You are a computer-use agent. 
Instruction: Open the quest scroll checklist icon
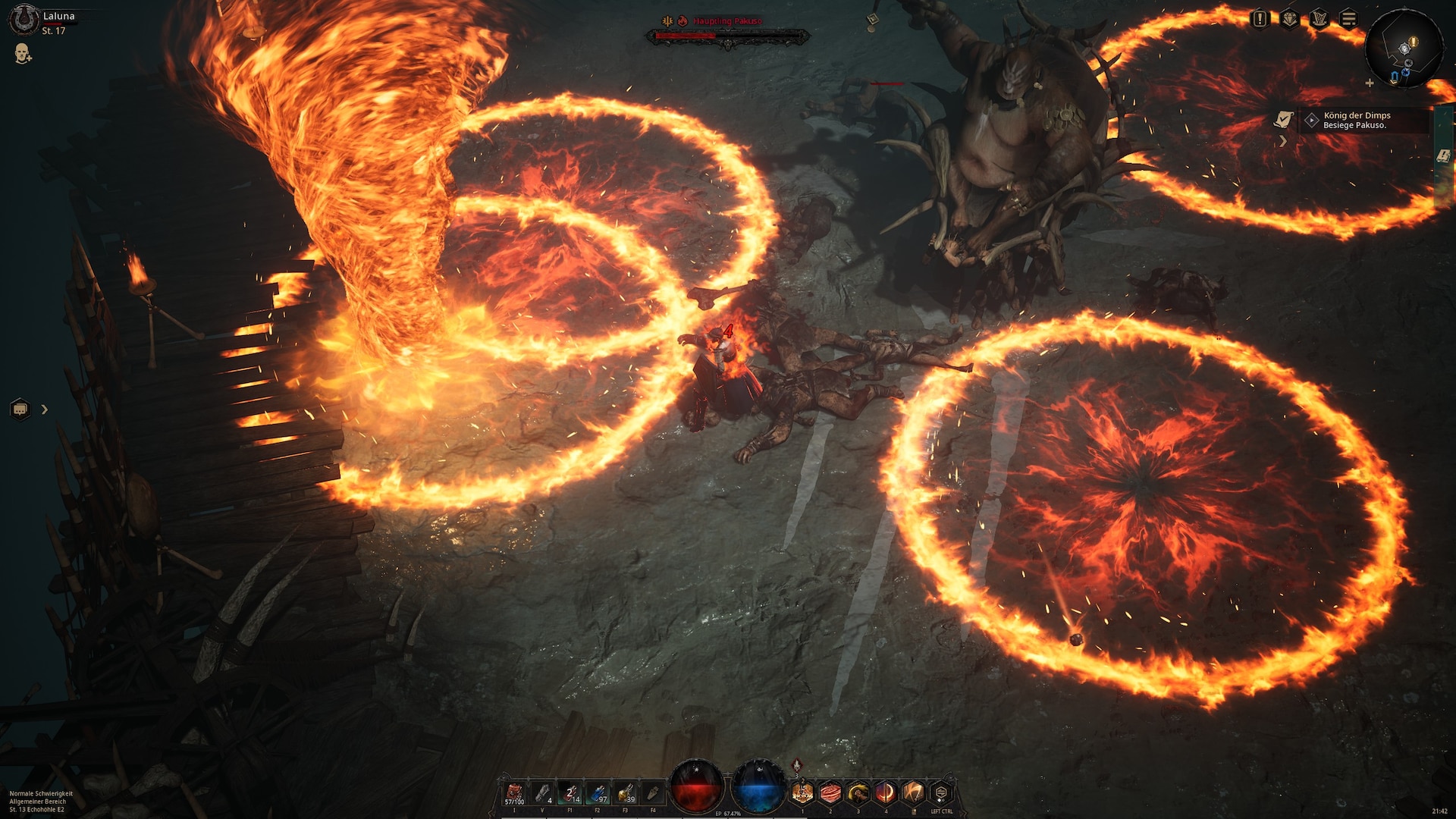(x=1283, y=119)
